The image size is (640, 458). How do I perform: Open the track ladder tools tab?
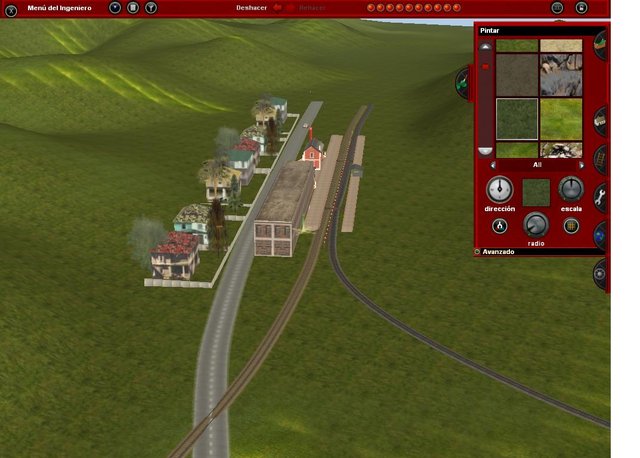point(601,158)
